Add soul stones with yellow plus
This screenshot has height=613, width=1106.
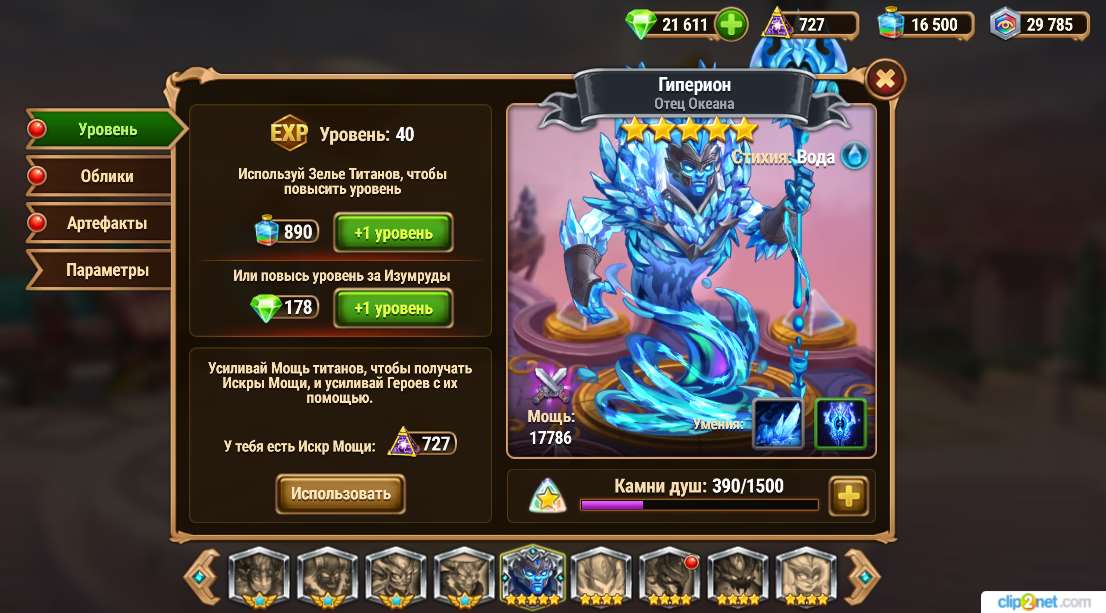coord(849,495)
